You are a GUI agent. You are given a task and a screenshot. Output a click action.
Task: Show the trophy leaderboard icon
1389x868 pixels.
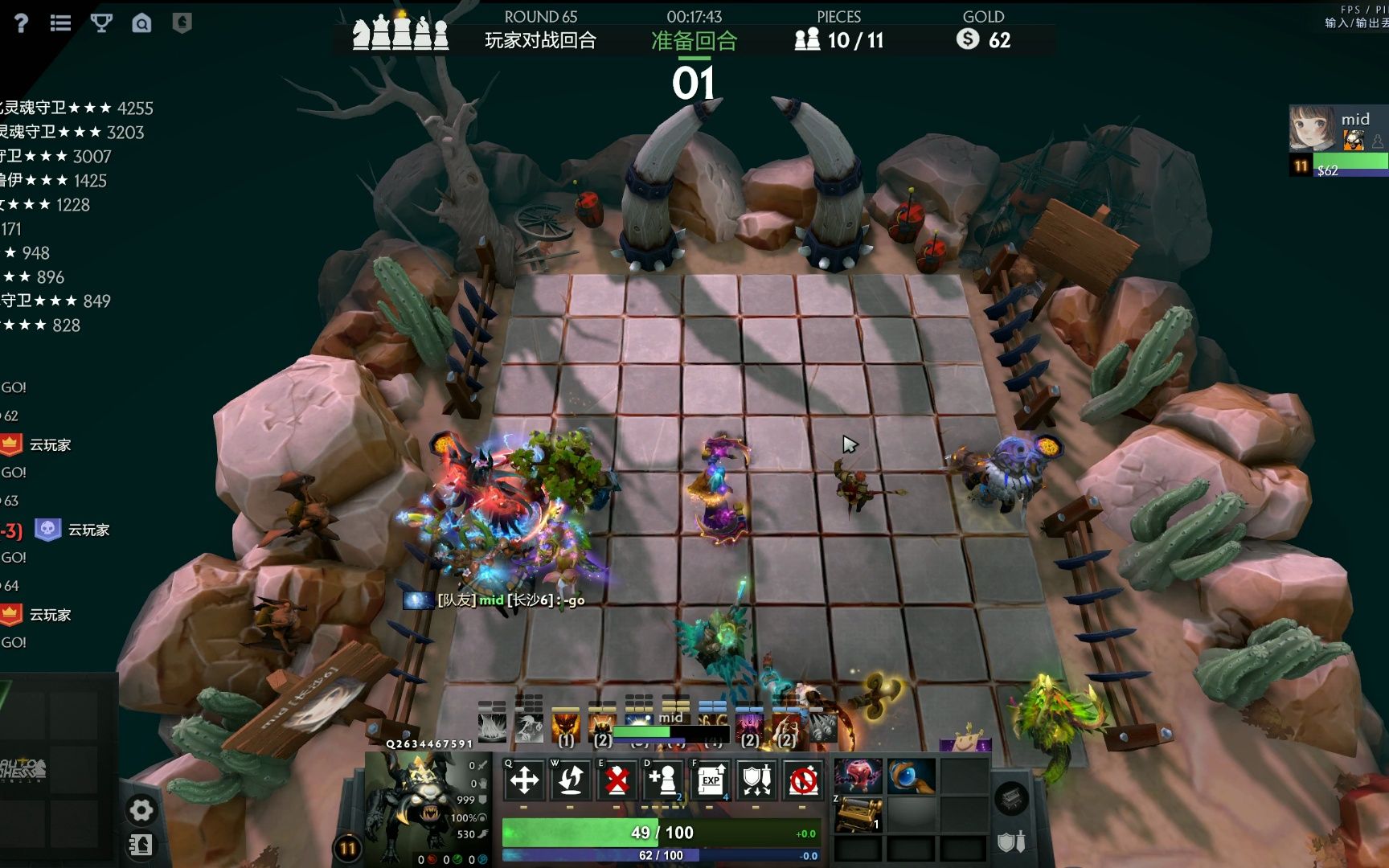coord(101,23)
